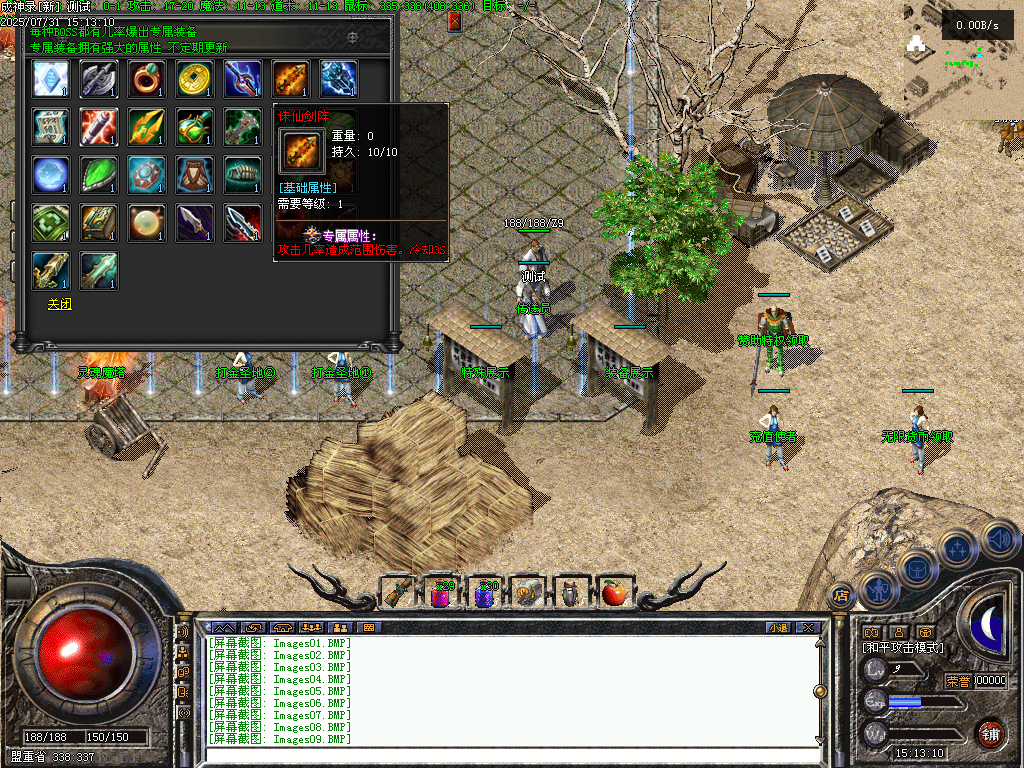Use the red potion in the quickbar

coord(441,594)
